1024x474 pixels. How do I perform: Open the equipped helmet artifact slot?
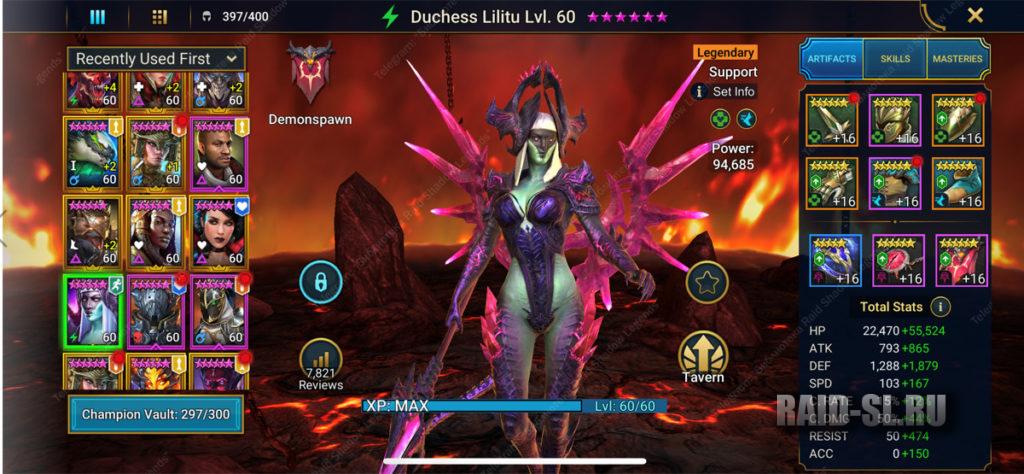tap(894, 120)
